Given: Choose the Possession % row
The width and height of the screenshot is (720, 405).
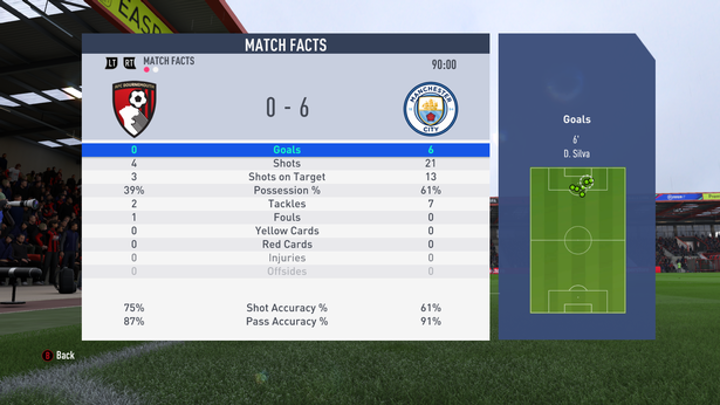Looking at the screenshot, I should [x=286, y=190].
